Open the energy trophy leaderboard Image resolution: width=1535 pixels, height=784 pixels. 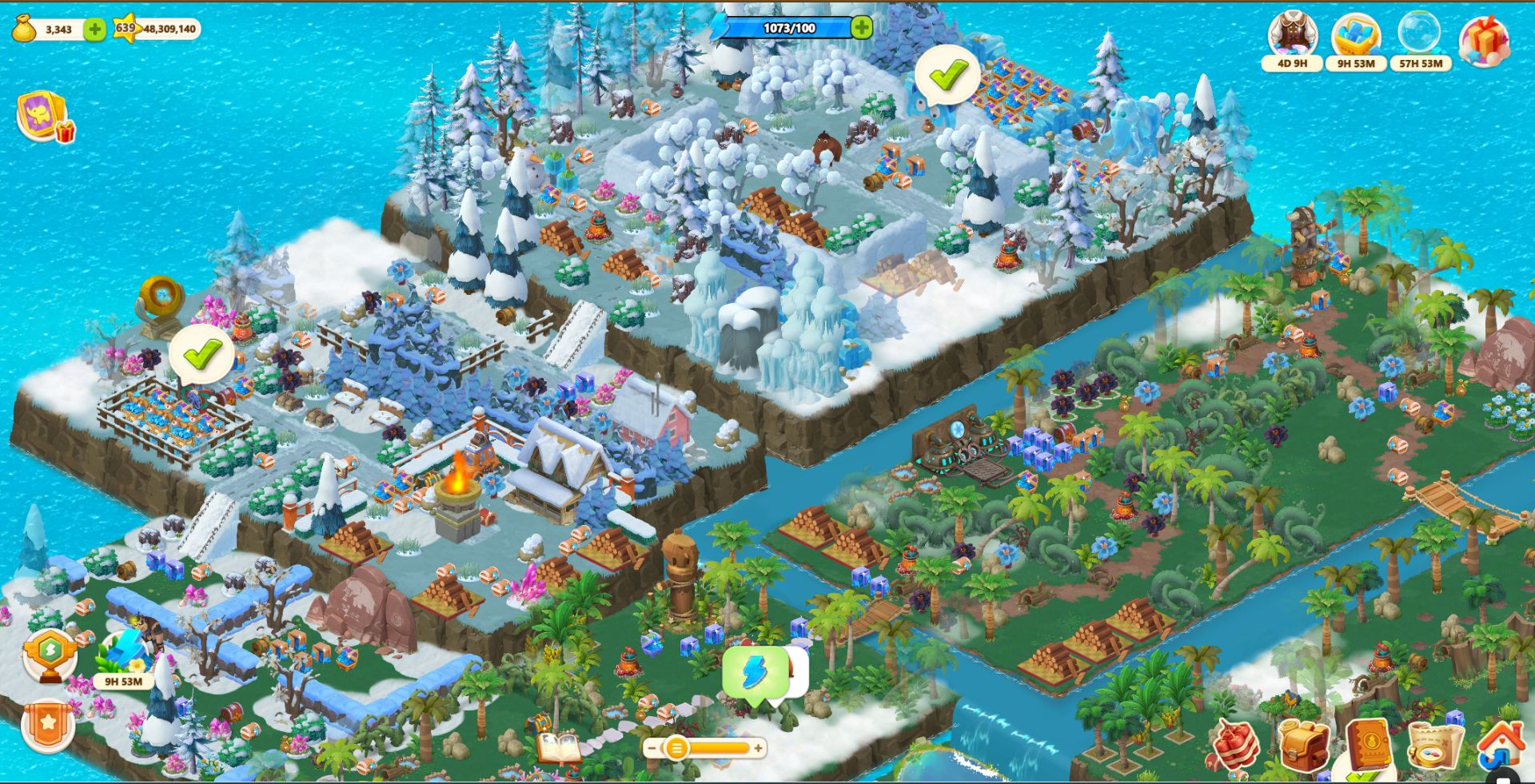click(x=50, y=655)
